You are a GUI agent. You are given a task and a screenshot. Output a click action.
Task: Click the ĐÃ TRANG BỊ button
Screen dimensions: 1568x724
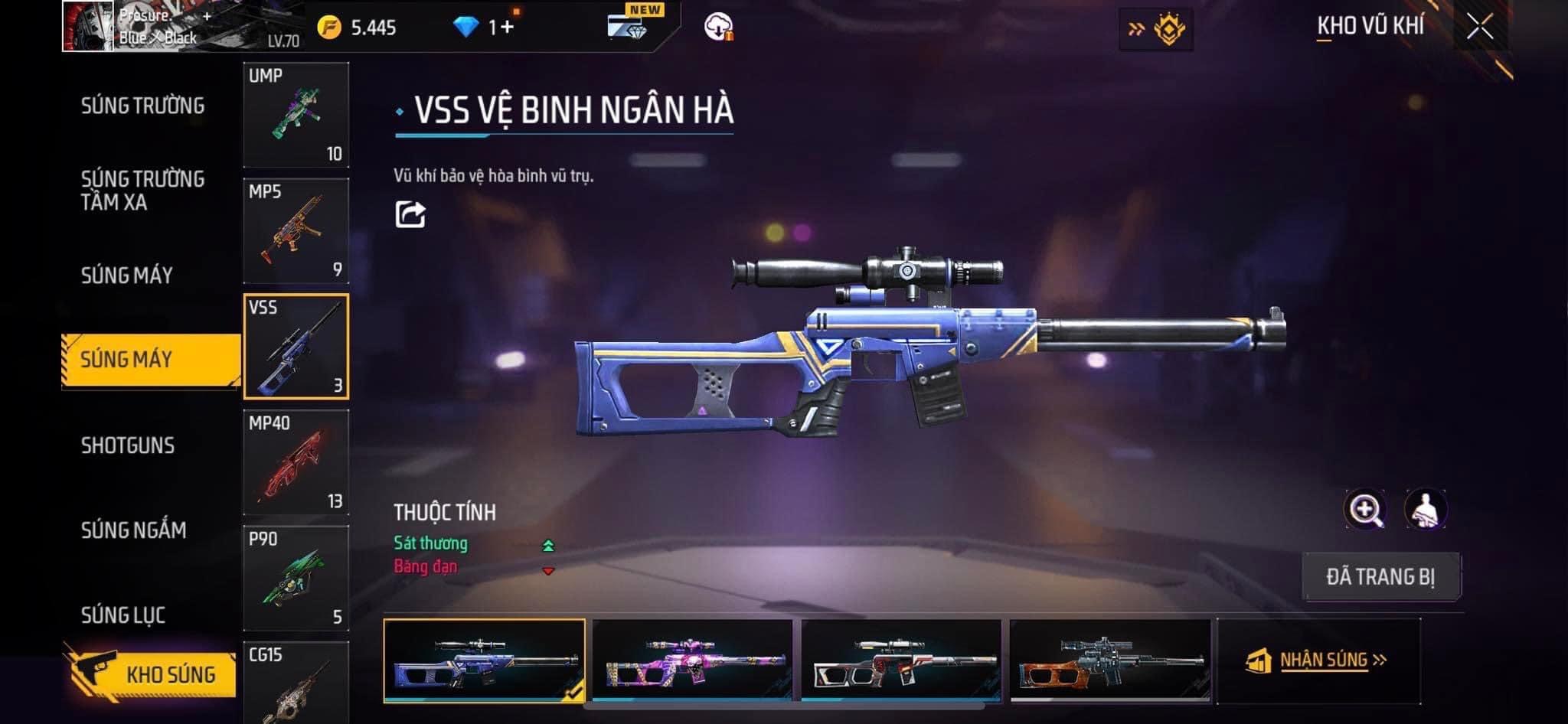coord(1380,576)
